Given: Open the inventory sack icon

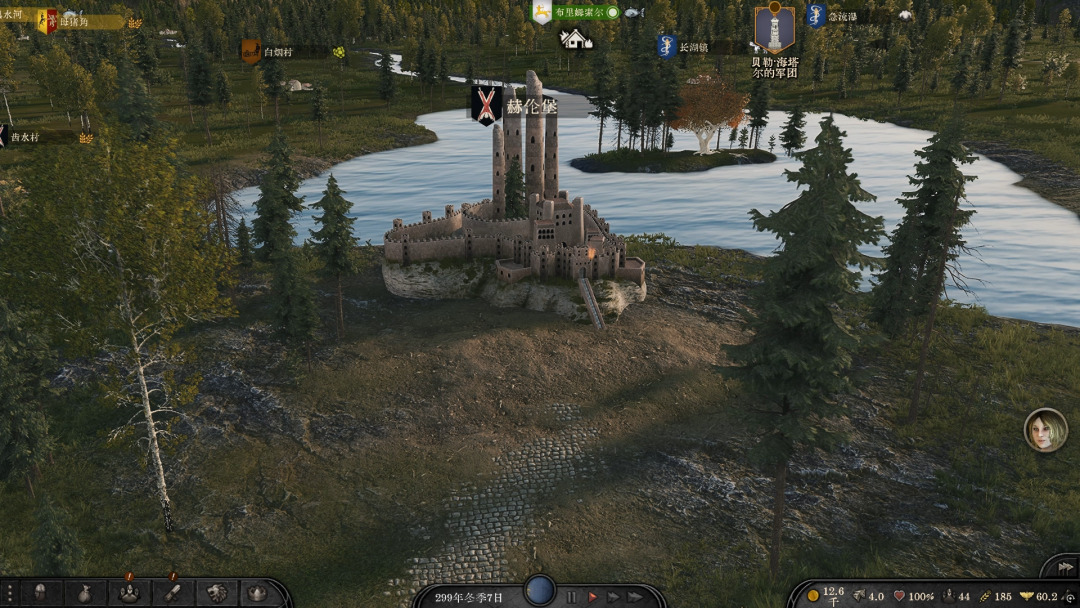Looking at the screenshot, I should (85, 593).
